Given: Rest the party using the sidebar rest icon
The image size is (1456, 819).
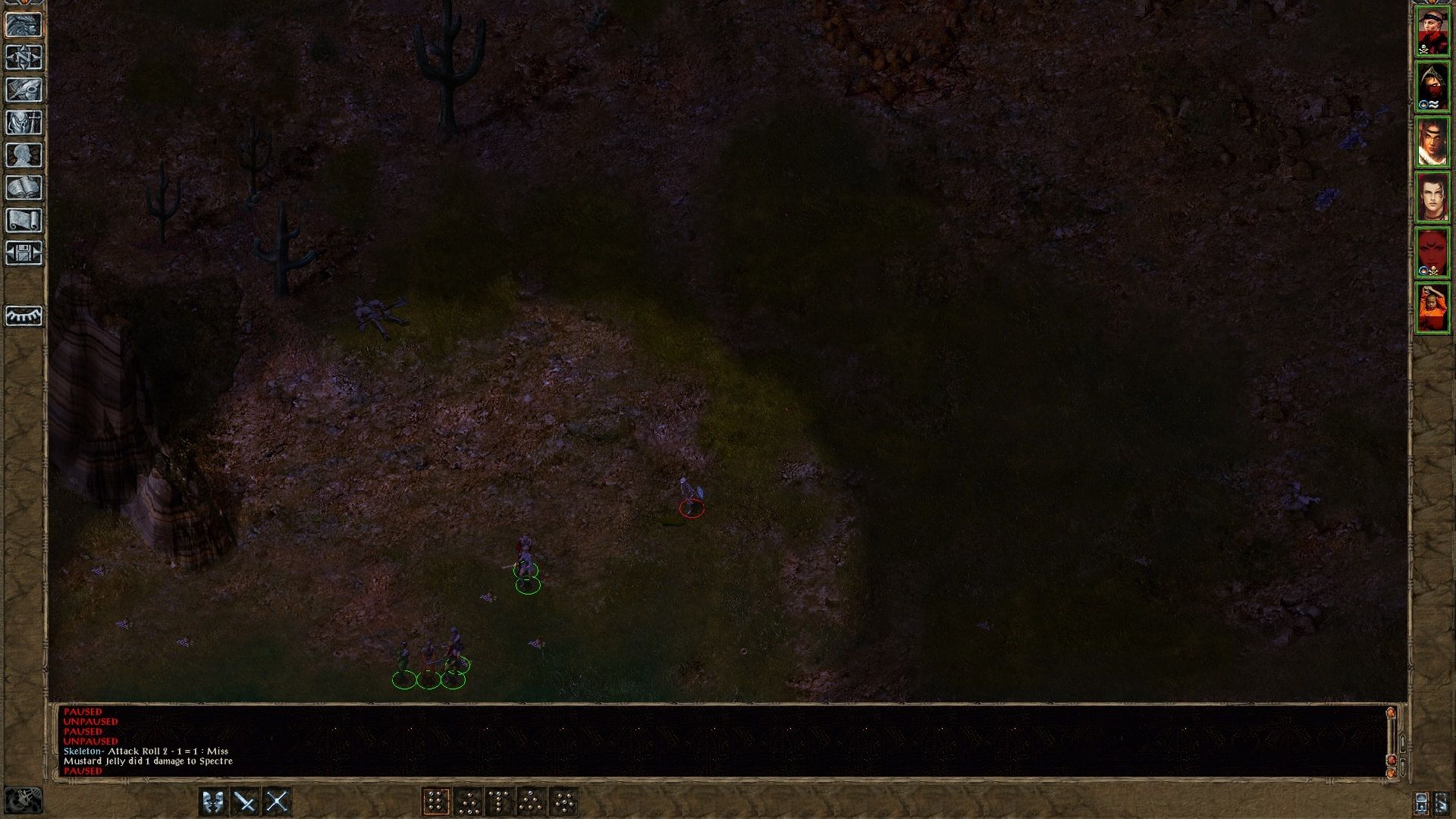Looking at the screenshot, I should 25,316.
